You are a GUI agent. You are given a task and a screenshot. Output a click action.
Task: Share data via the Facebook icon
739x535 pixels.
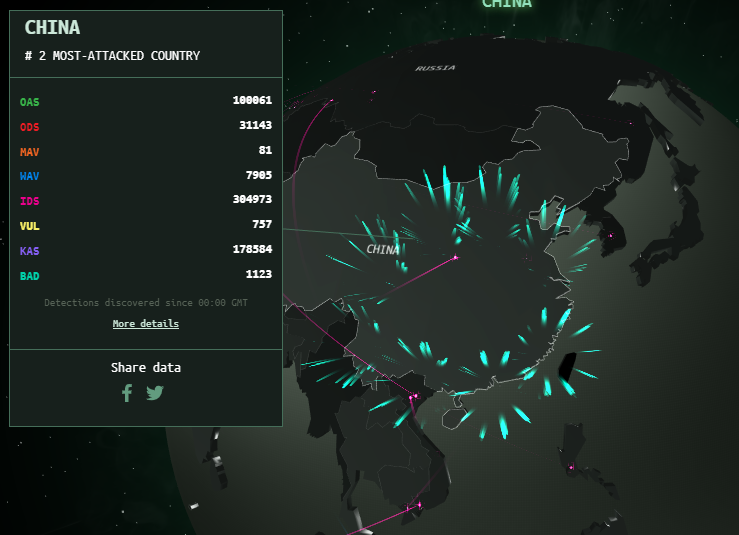click(127, 393)
